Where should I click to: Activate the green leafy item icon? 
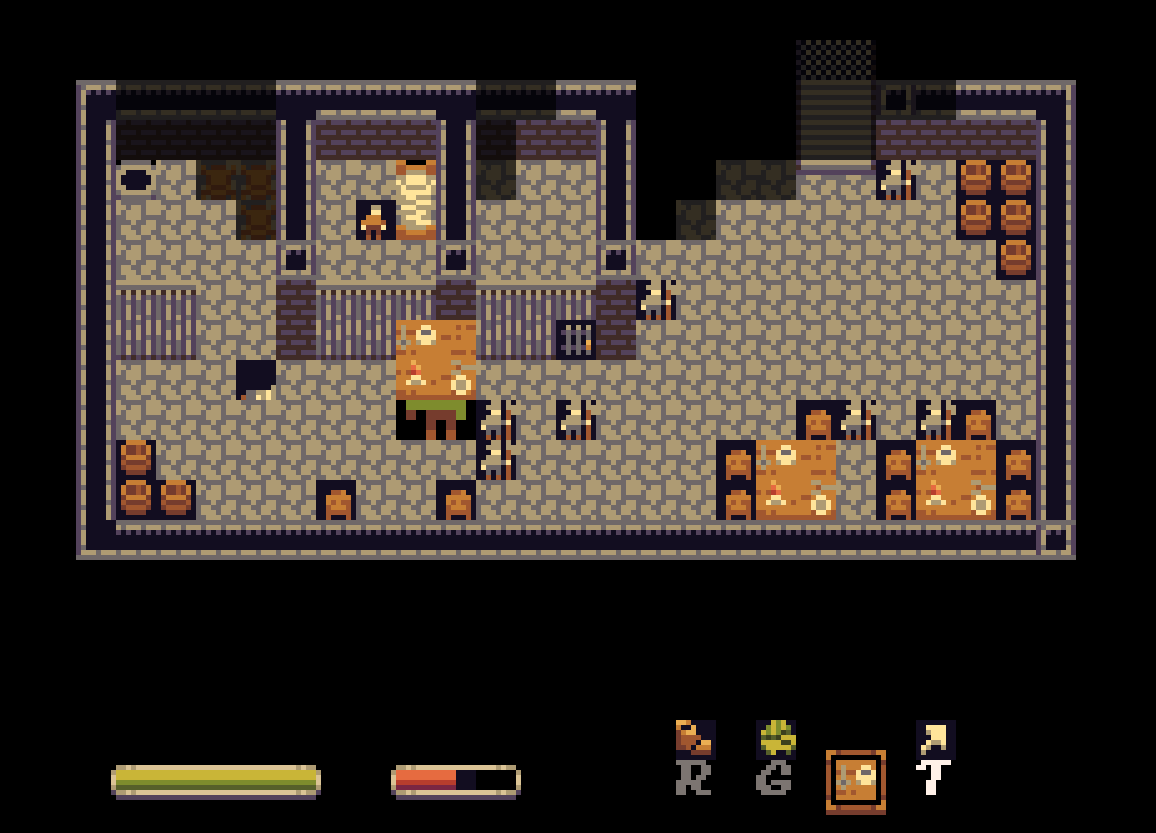point(776,740)
